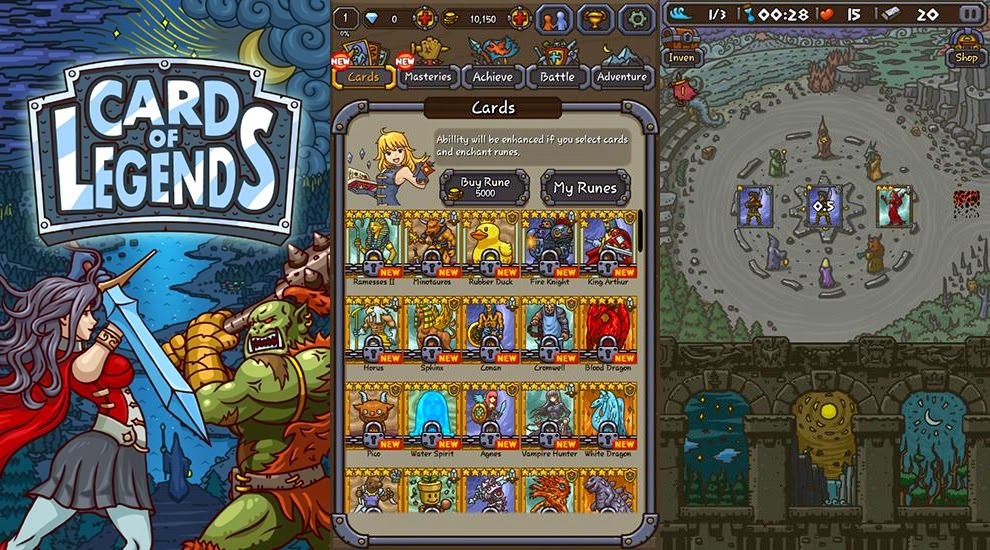Open the gear settings icon

pyautogui.click(x=636, y=18)
